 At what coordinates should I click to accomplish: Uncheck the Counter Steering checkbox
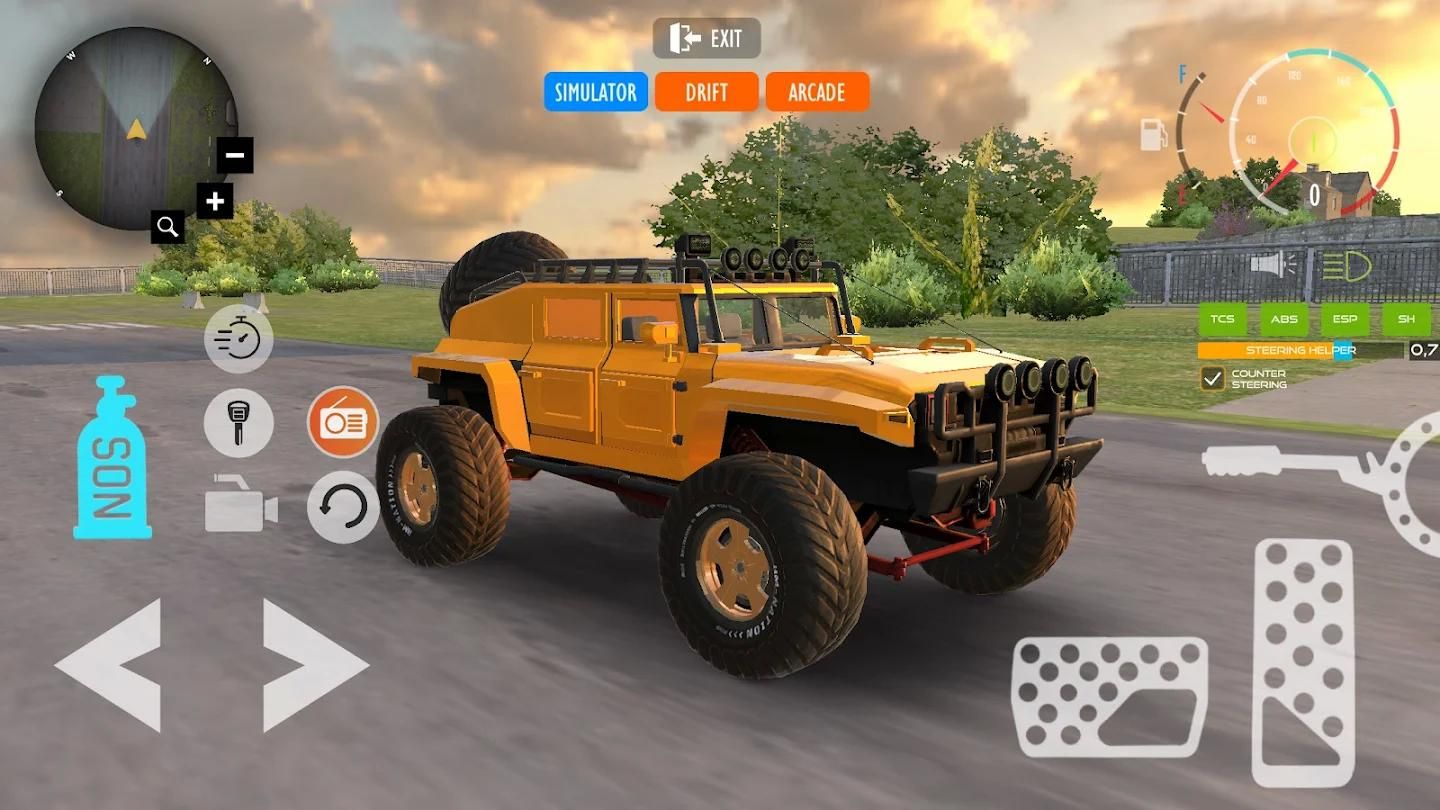[1213, 378]
